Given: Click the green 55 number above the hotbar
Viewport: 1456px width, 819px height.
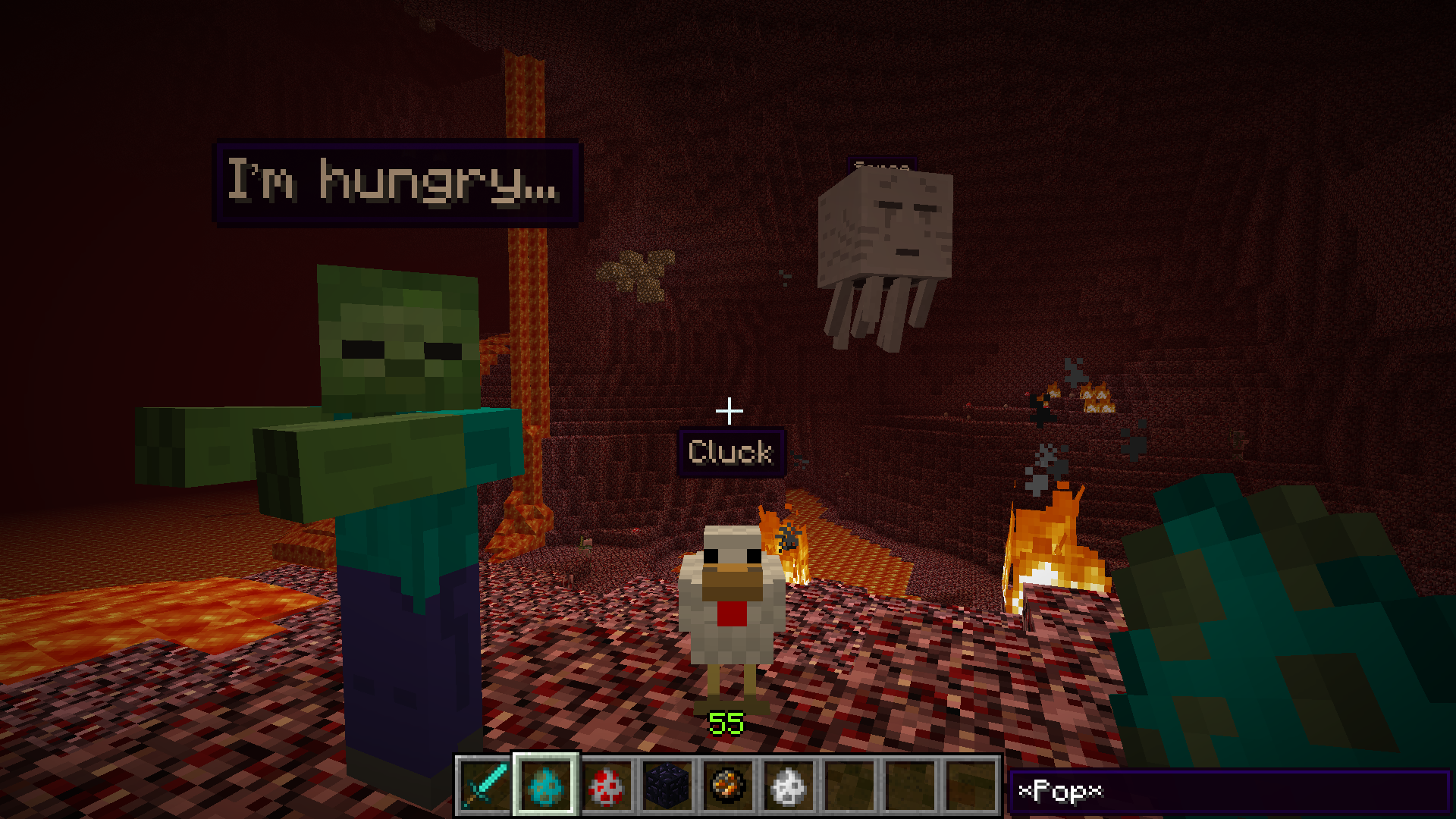Looking at the screenshot, I should (x=726, y=723).
